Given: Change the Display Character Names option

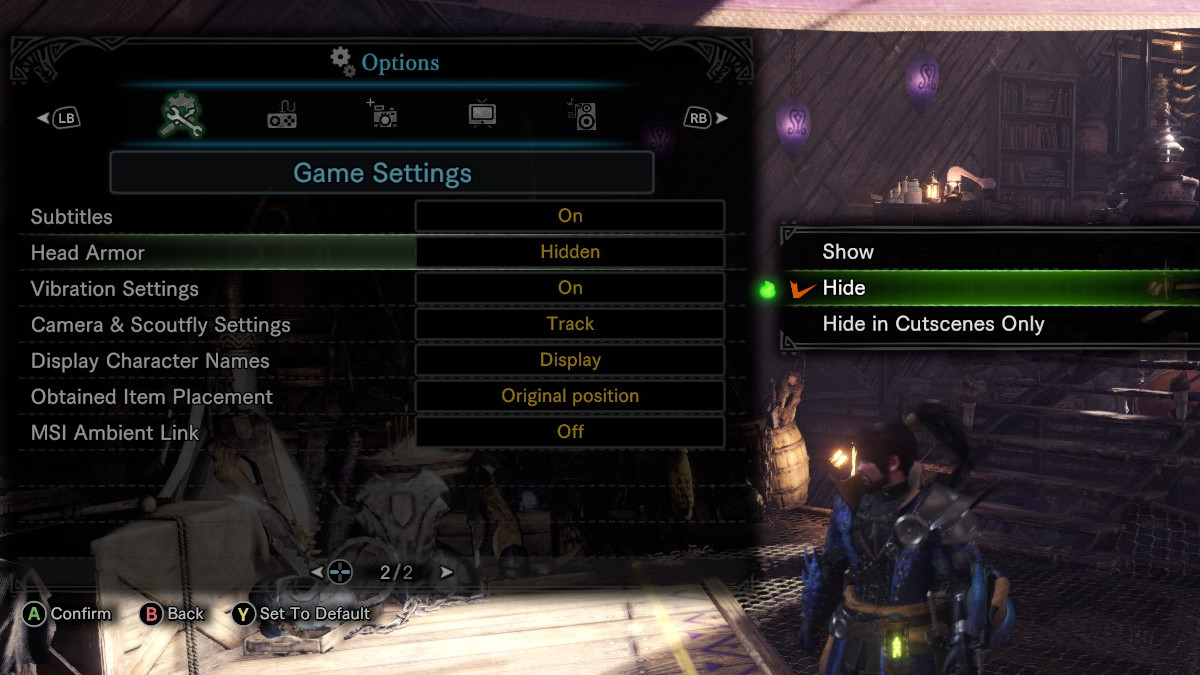Looking at the screenshot, I should (x=569, y=360).
